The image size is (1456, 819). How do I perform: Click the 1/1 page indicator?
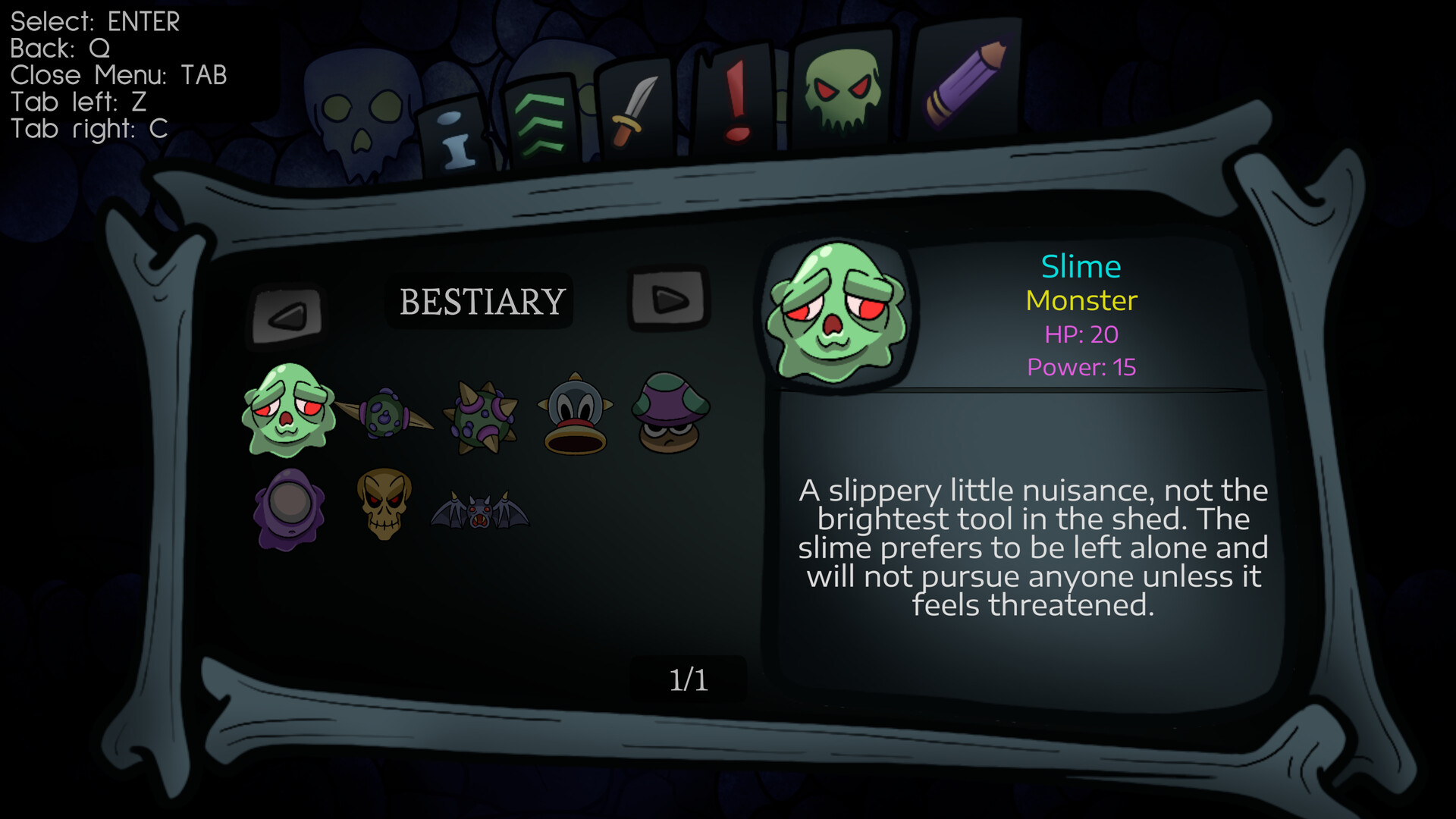click(x=689, y=679)
